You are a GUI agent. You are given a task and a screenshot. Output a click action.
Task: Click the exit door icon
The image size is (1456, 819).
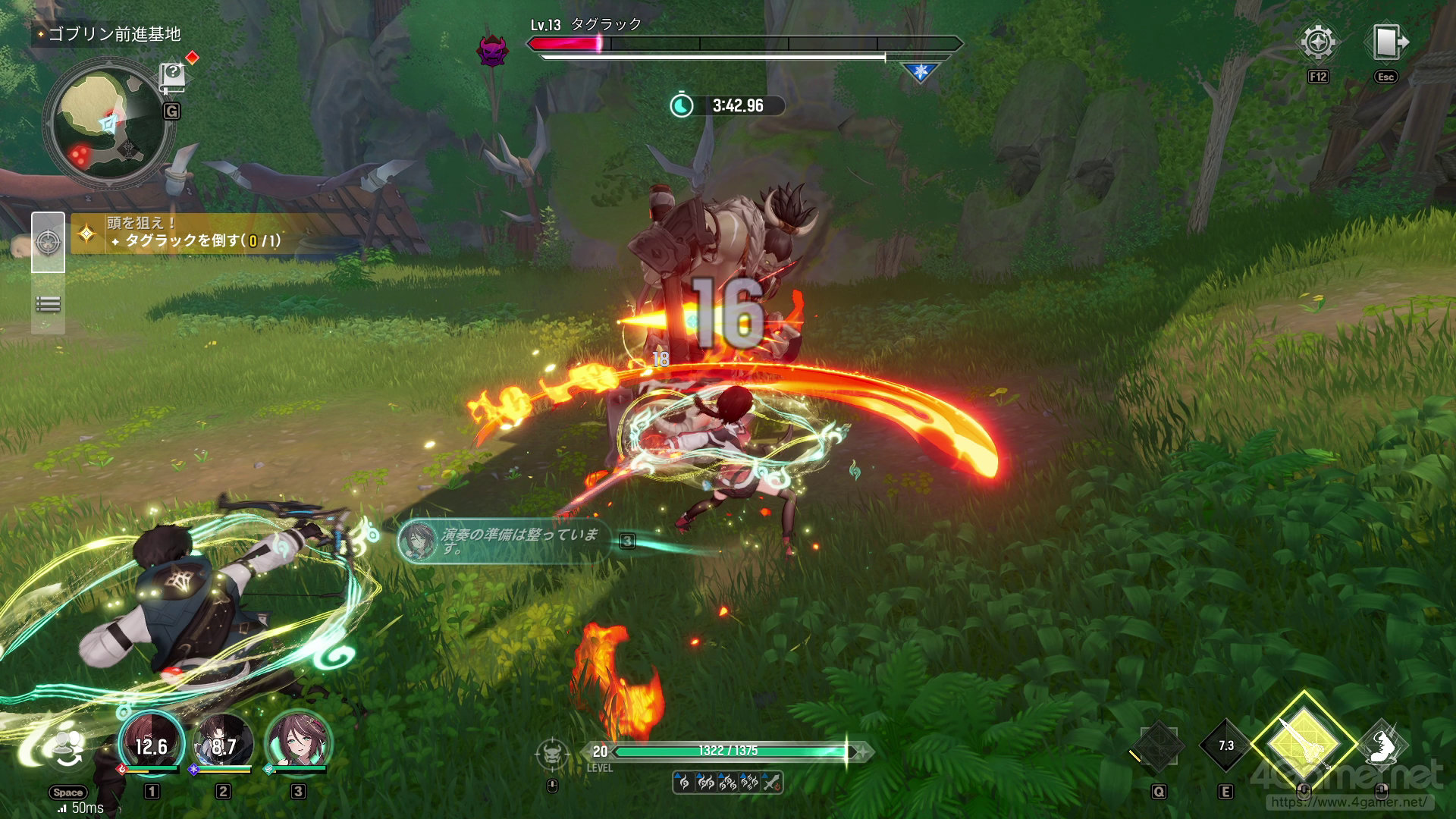coord(1387,43)
